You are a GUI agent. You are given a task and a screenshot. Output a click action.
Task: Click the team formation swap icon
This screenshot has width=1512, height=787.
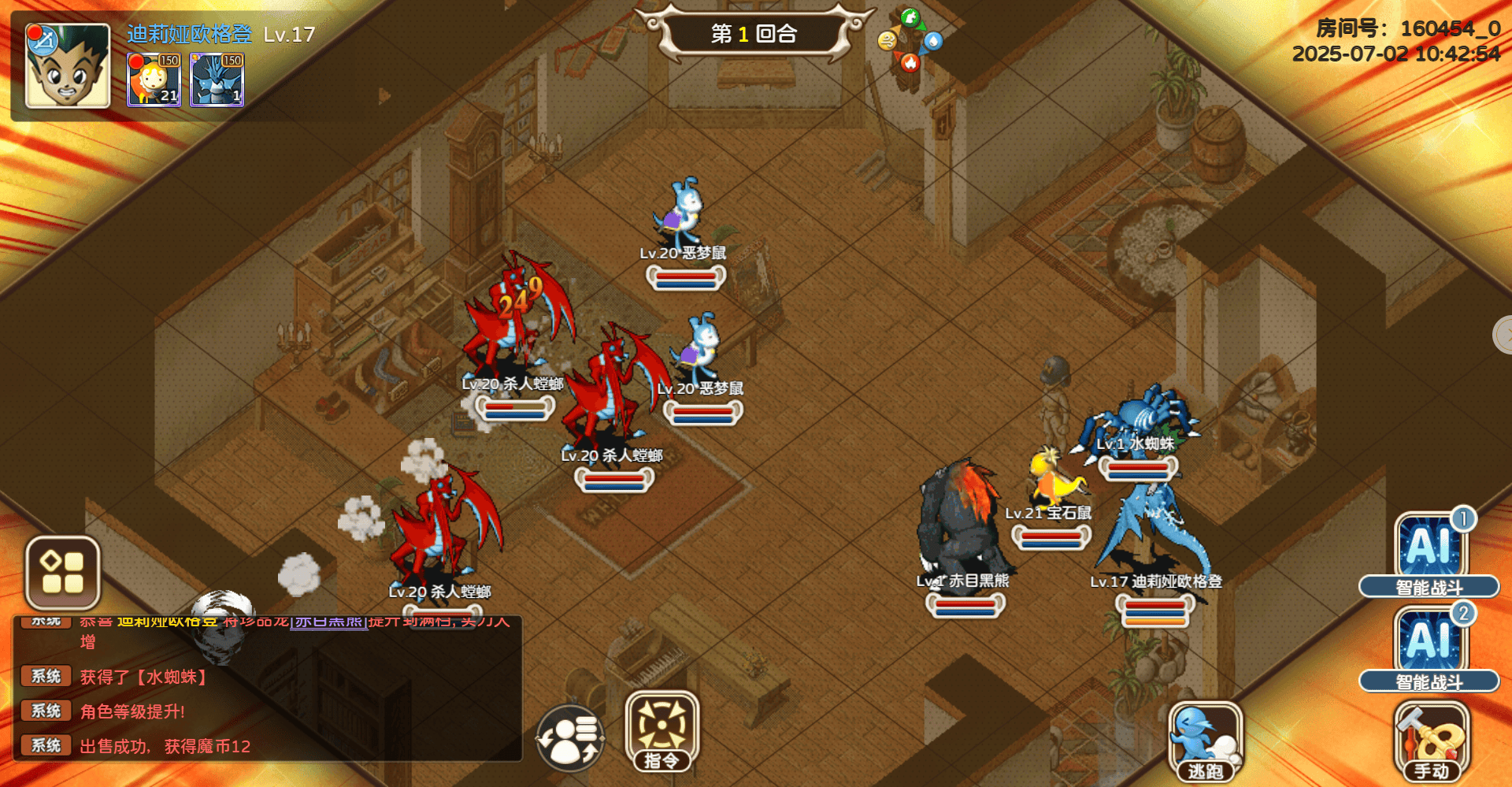point(571,738)
